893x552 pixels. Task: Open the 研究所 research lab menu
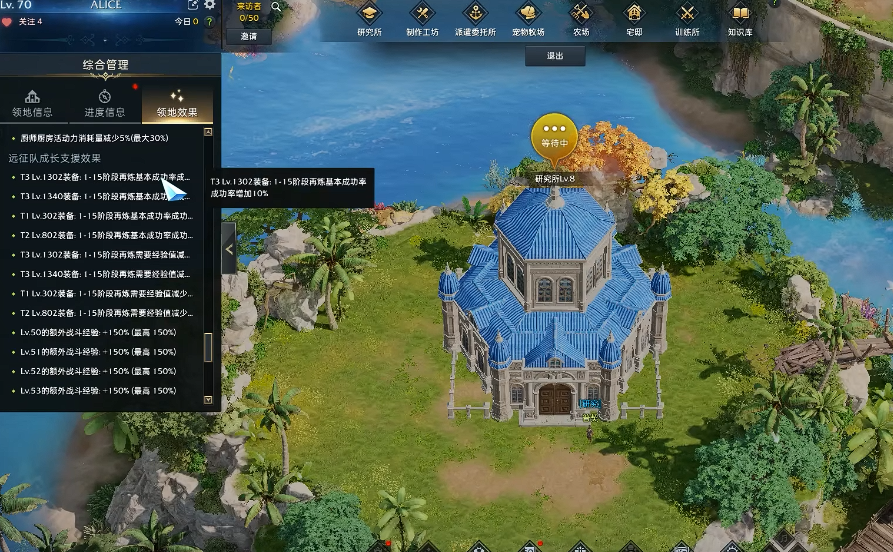pyautogui.click(x=369, y=19)
